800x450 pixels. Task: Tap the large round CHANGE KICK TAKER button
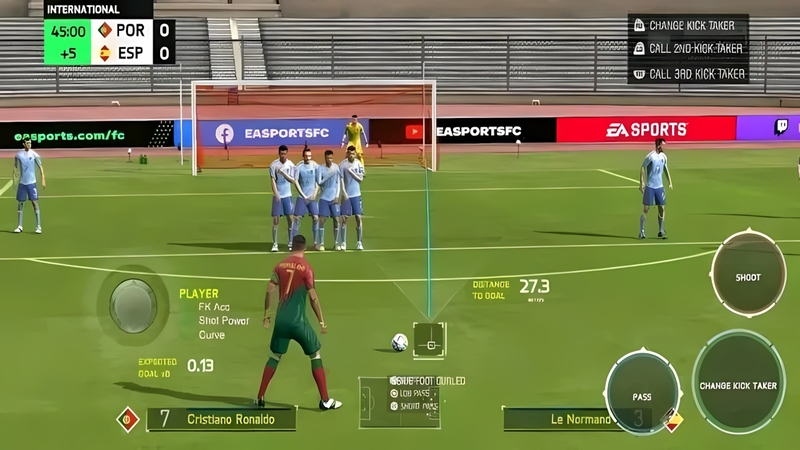coord(738,382)
